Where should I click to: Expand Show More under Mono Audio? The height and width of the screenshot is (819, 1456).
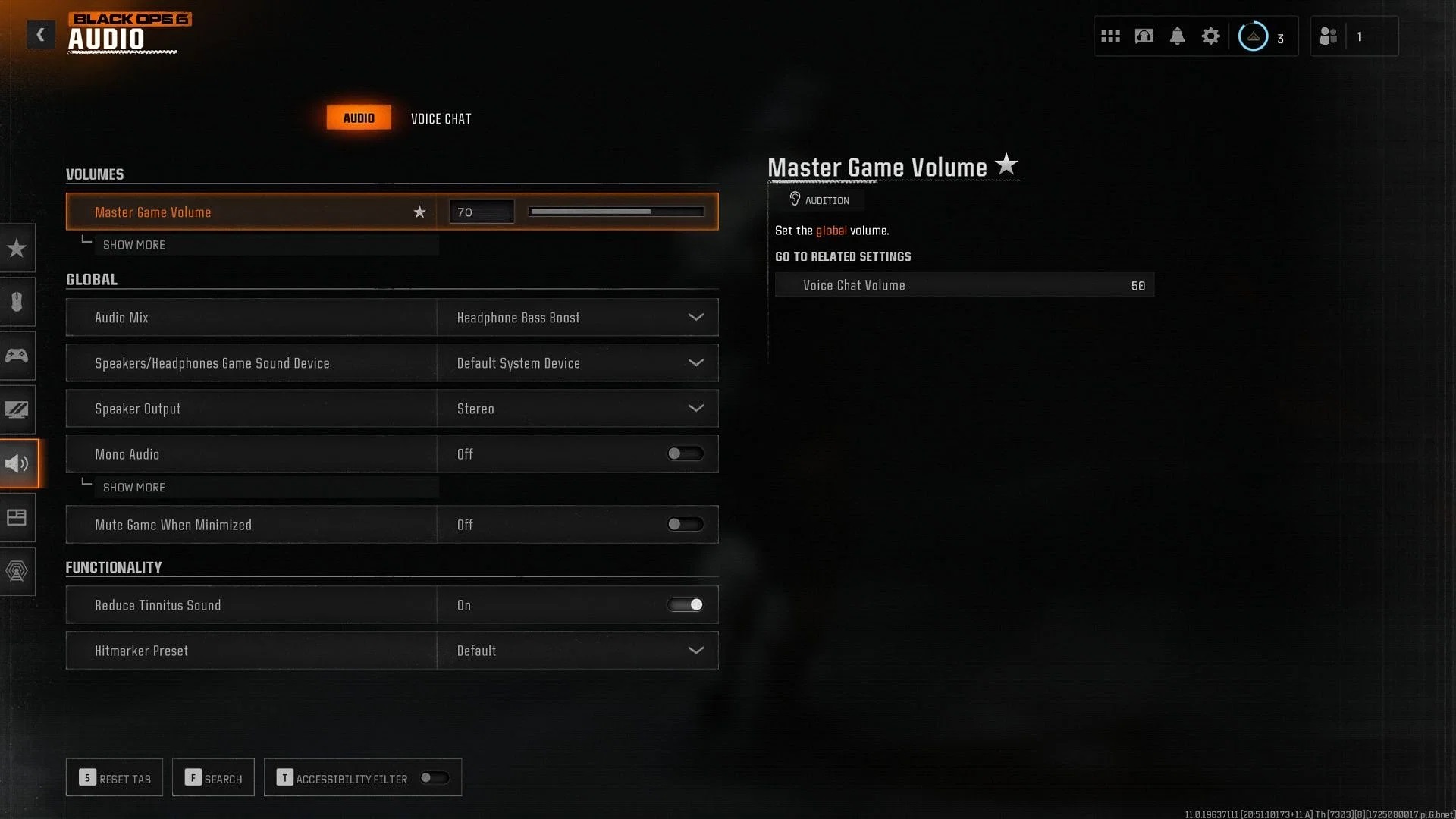pos(134,488)
